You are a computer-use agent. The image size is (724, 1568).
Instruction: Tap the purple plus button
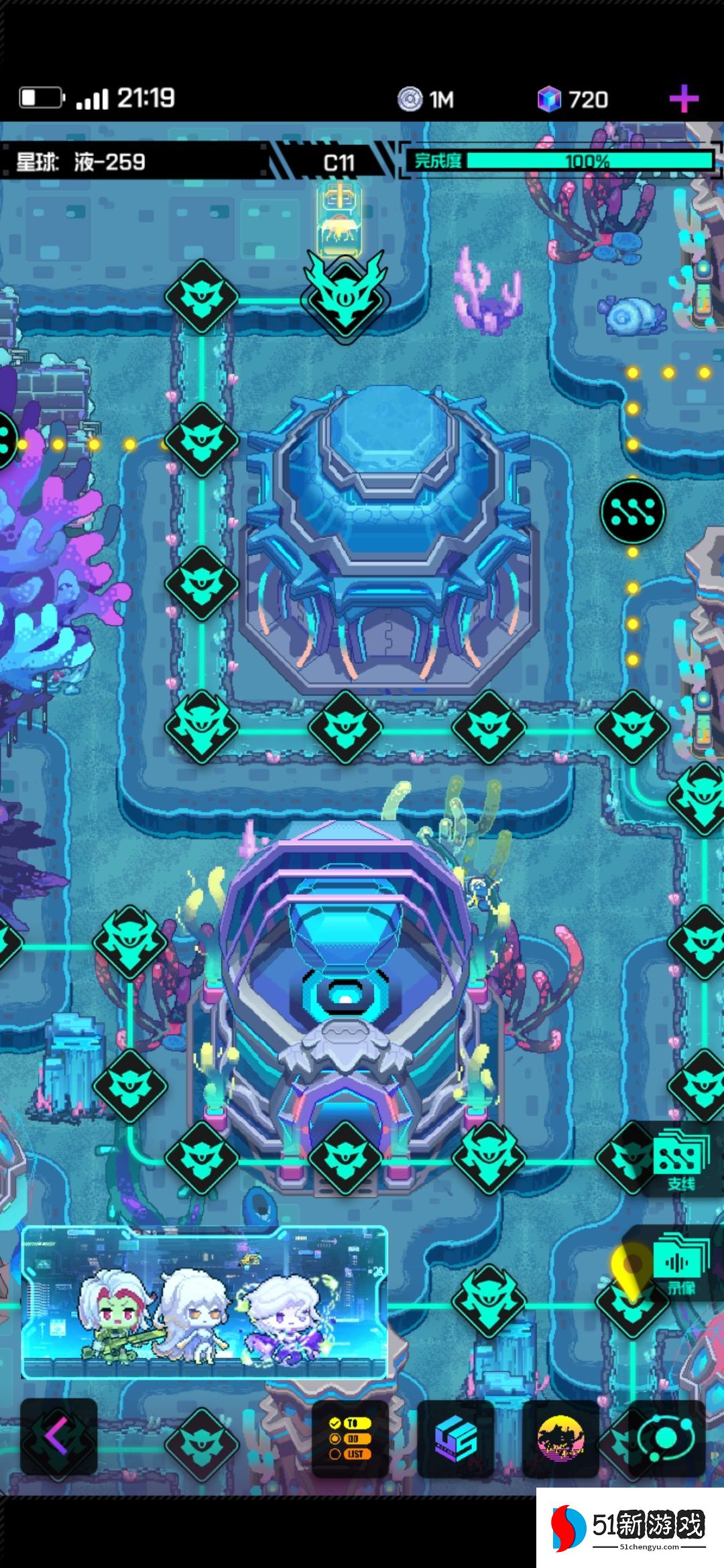[684, 100]
